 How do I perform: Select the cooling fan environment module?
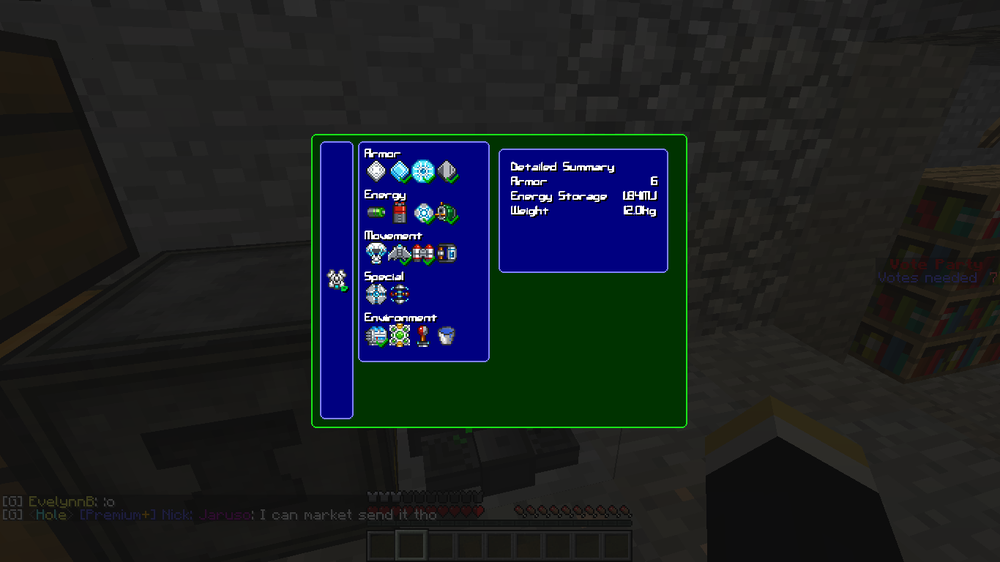[x=376, y=336]
